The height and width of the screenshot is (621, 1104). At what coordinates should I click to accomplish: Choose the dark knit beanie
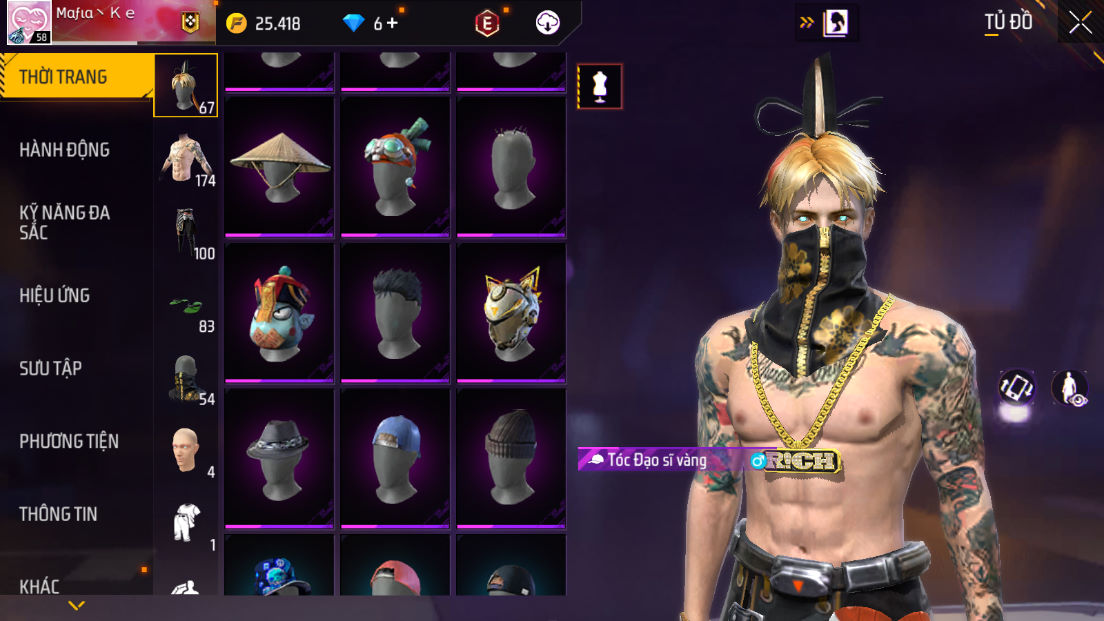(511, 457)
